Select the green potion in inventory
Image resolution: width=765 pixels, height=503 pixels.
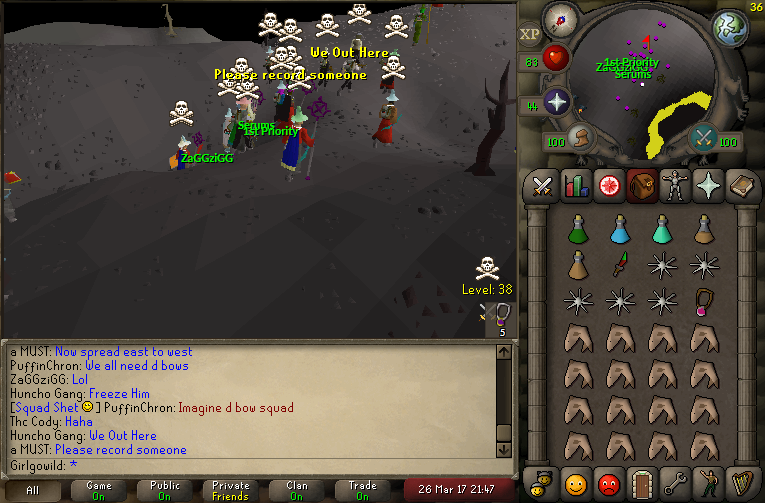point(577,230)
